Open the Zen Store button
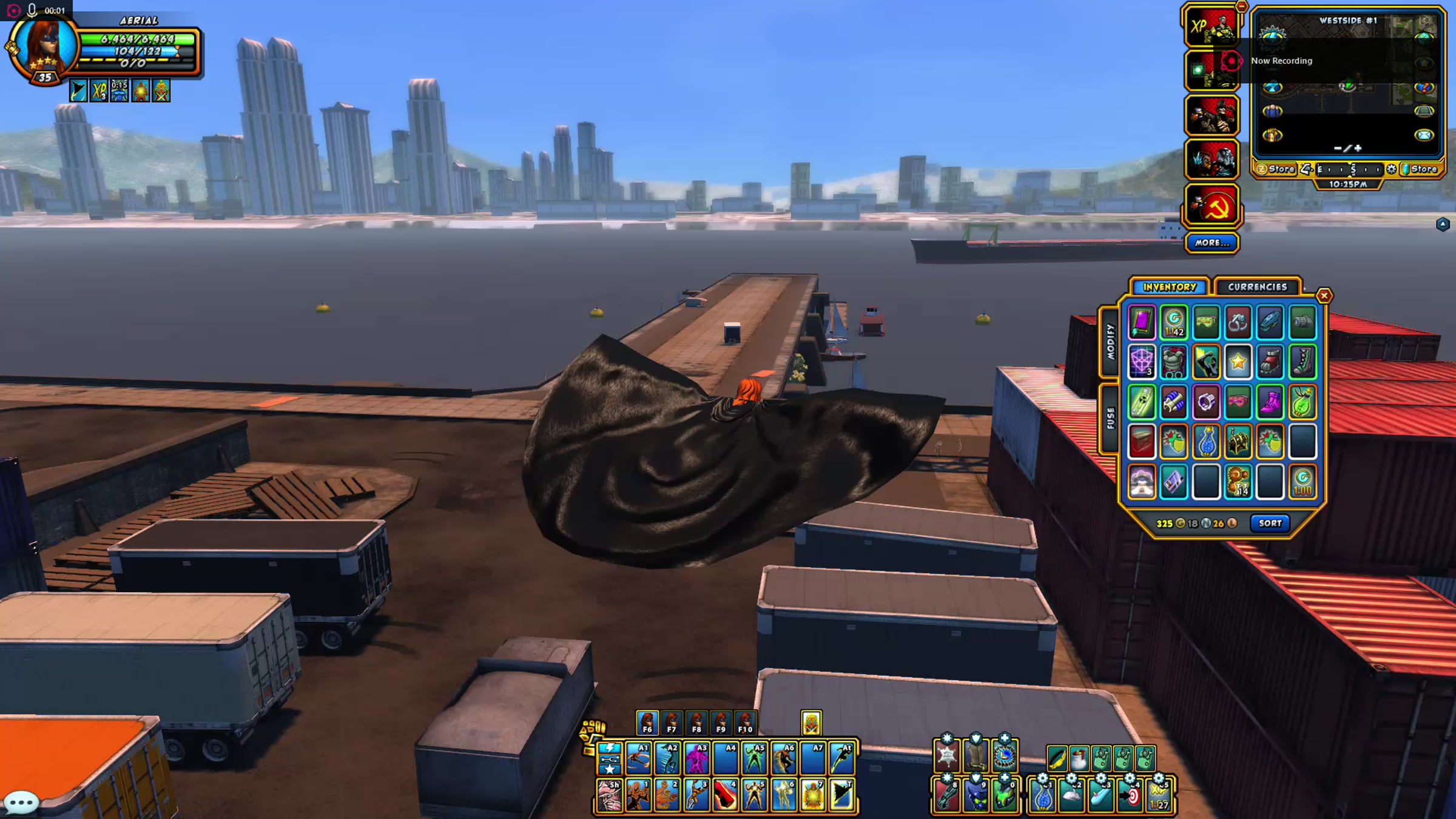This screenshot has height=819, width=1456. (x=1275, y=169)
